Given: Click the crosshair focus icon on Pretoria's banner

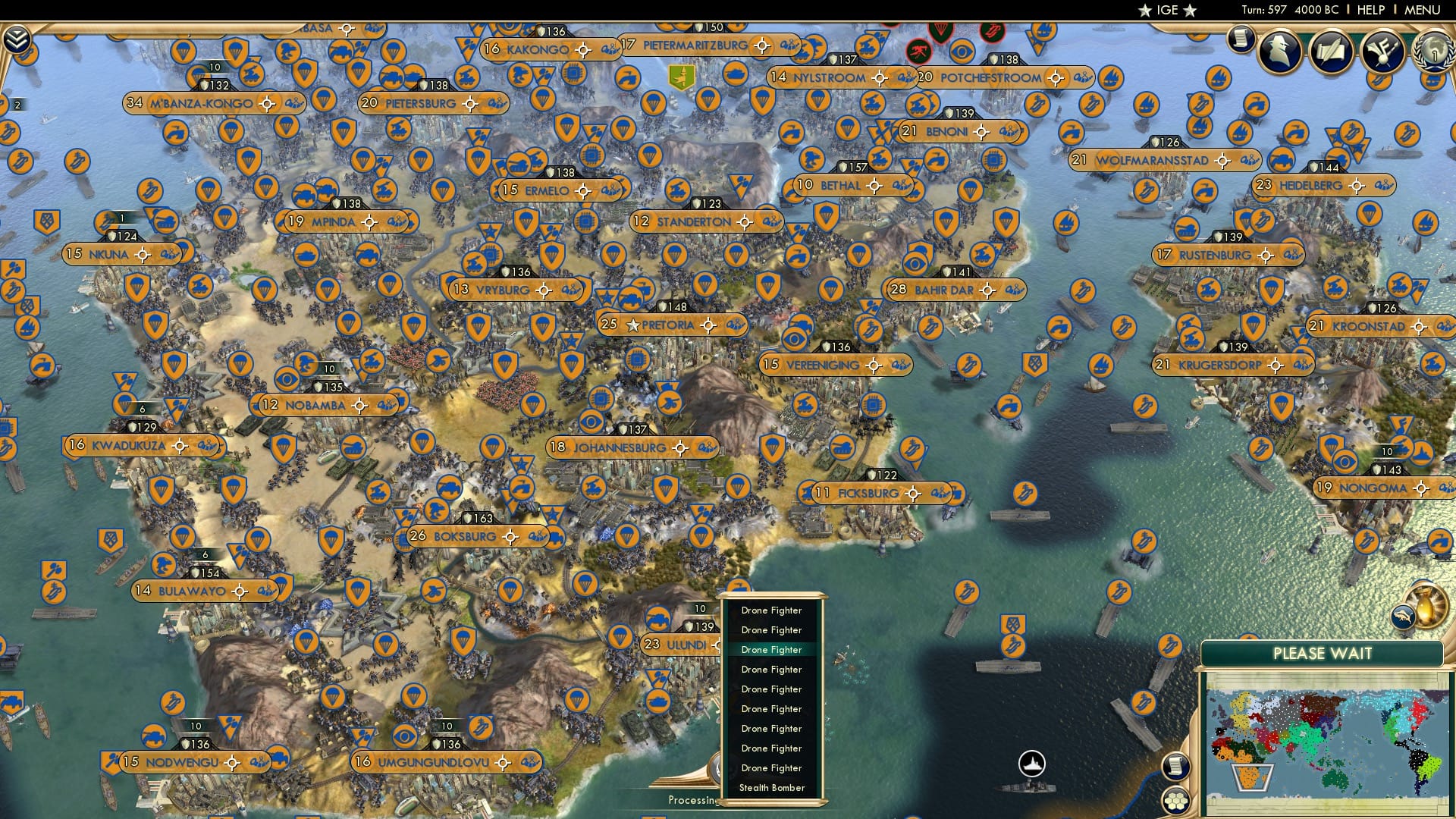Looking at the screenshot, I should click(x=708, y=325).
